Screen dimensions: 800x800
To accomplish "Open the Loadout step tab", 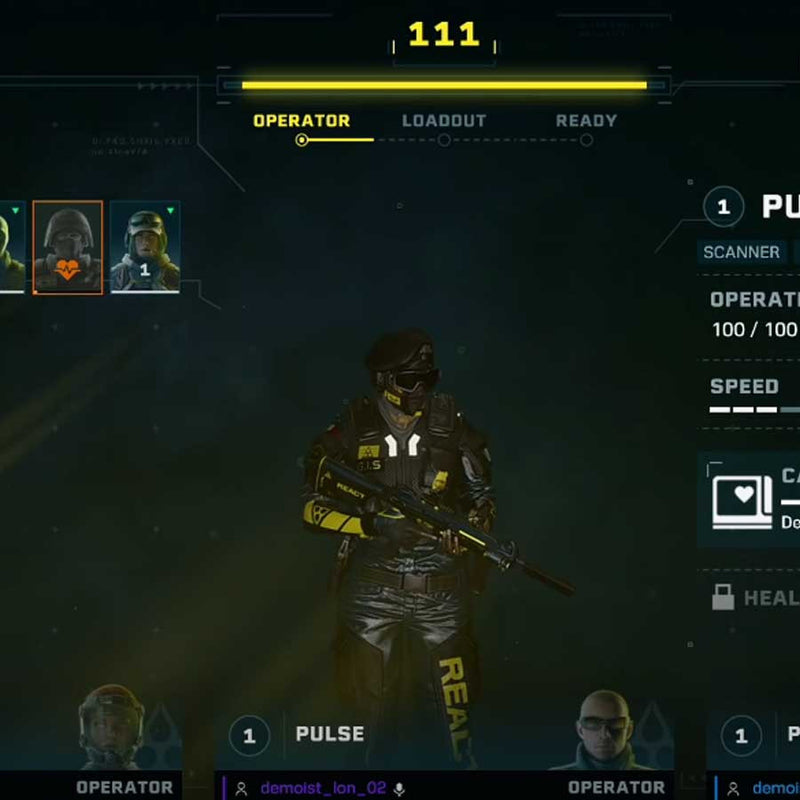I will [x=444, y=121].
